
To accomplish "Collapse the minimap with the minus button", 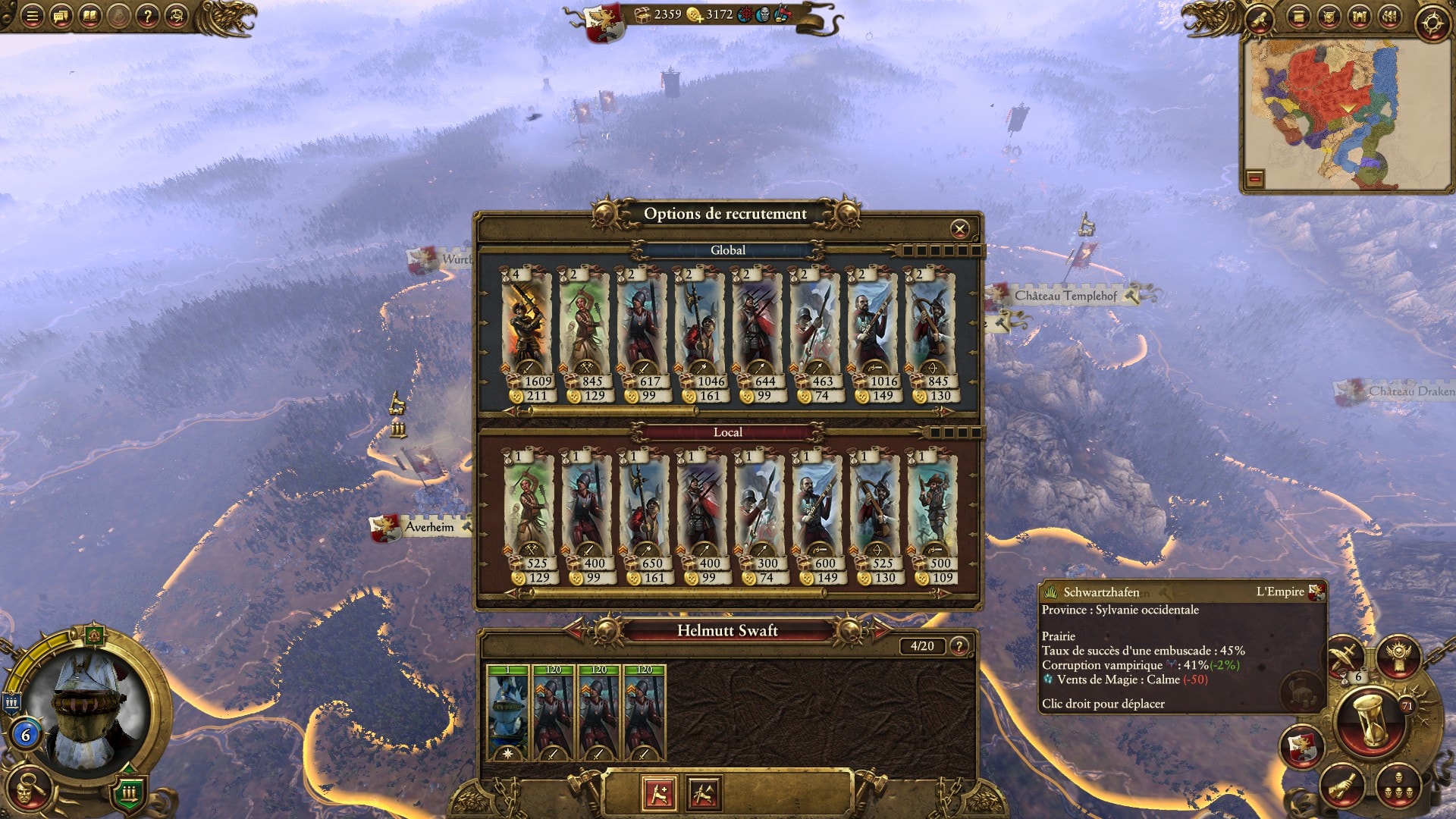I will [x=1255, y=179].
